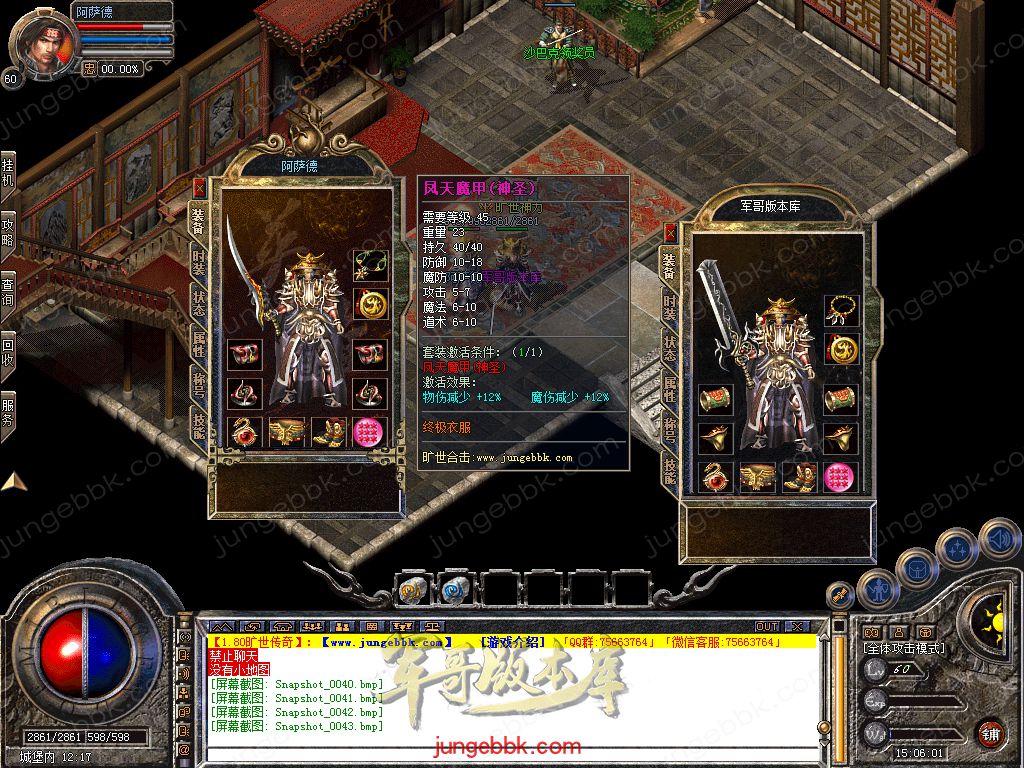The width and height of the screenshot is (1024, 768).
Task: Click the OUT button above chat
Action: pos(766,626)
